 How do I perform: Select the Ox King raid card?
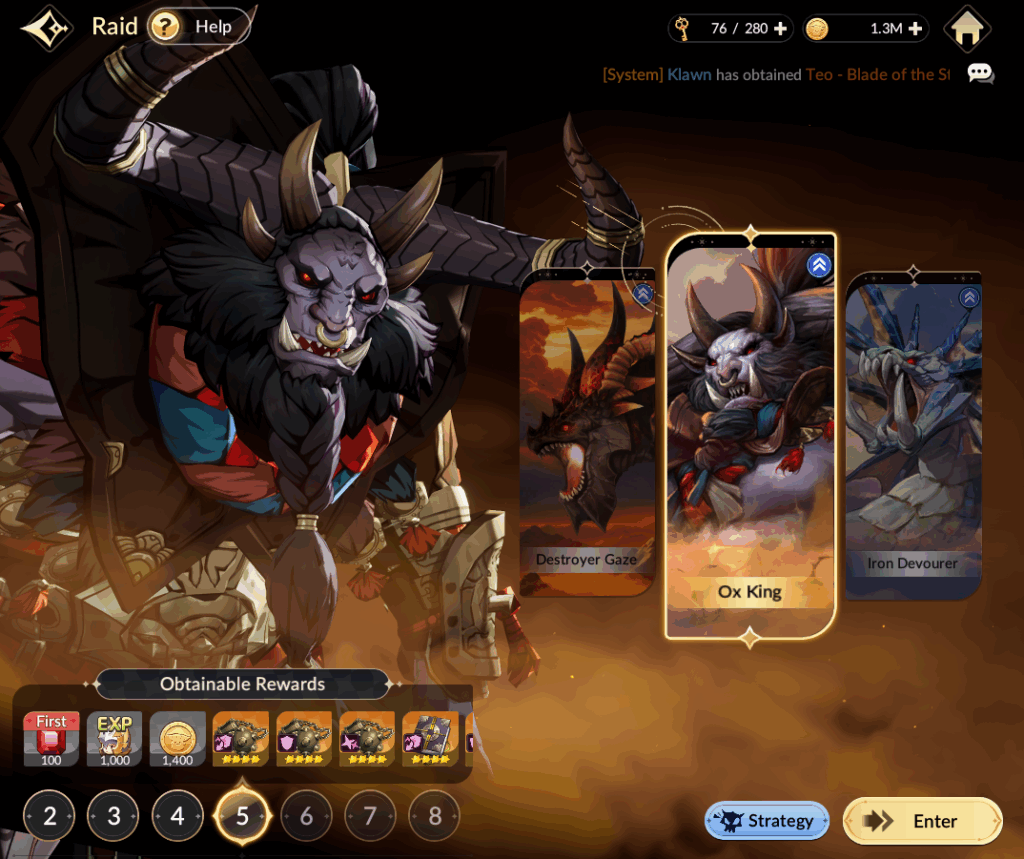coord(750,435)
